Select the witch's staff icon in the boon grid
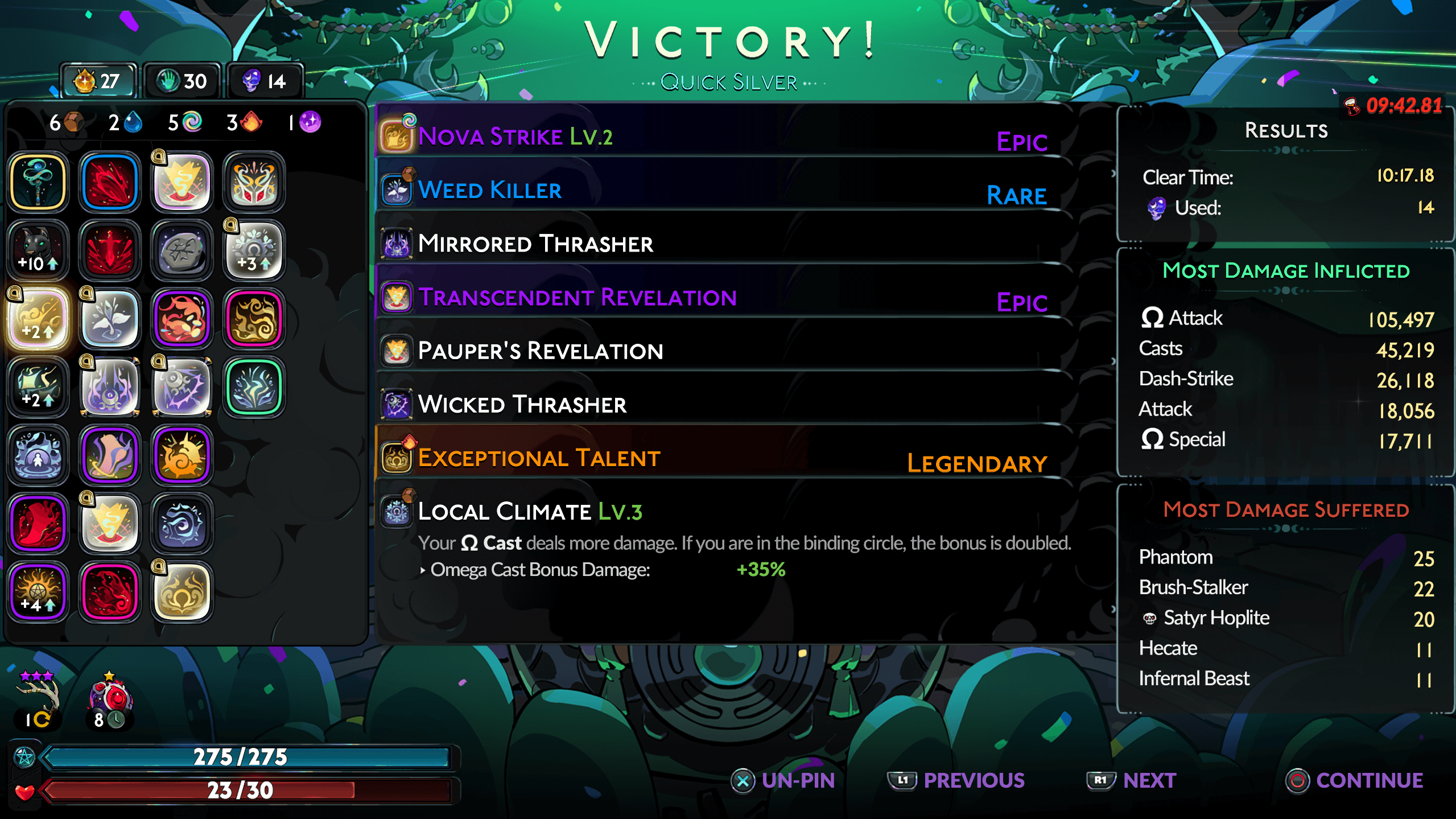 38,182
